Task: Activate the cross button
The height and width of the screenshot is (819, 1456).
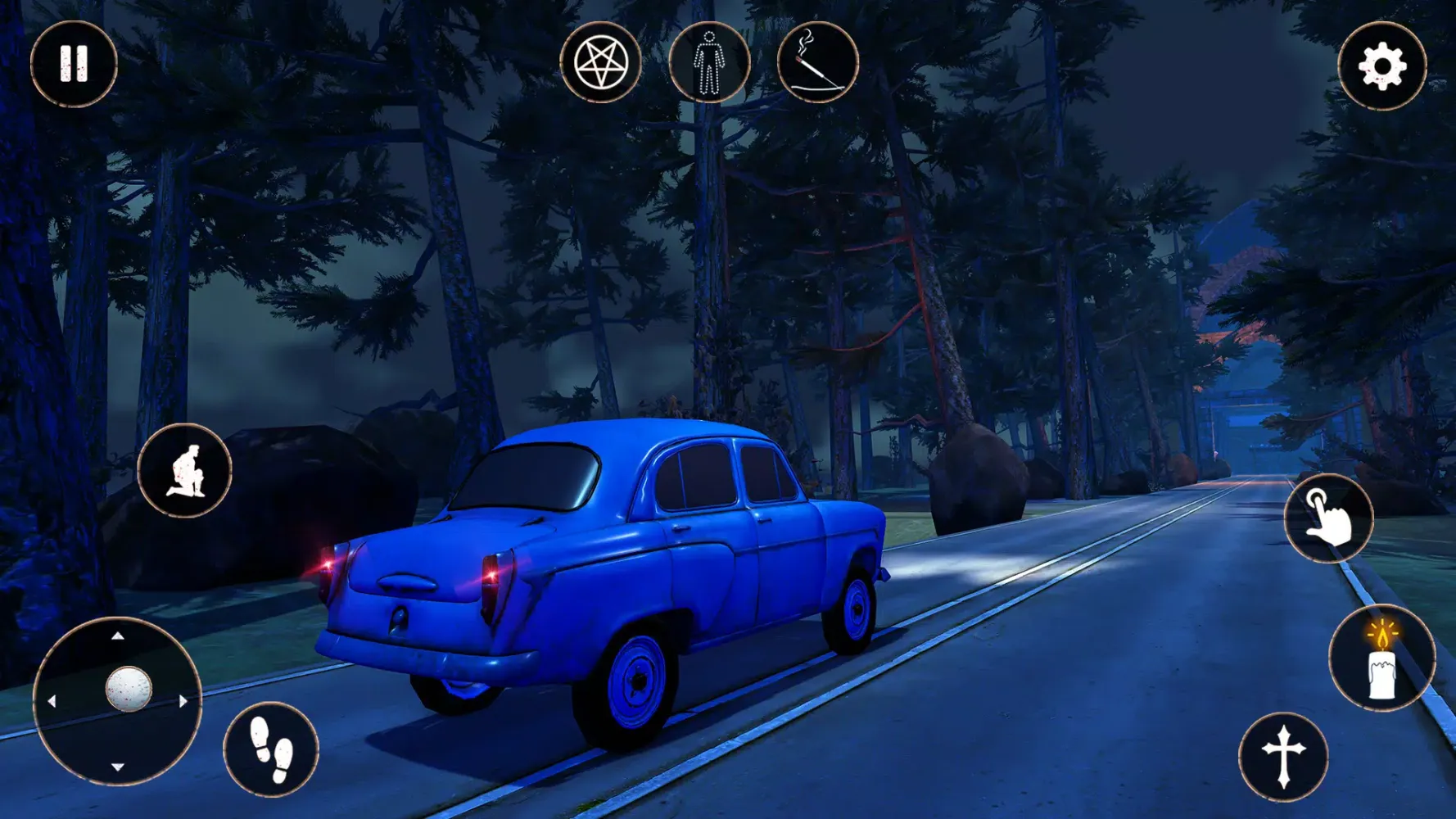Action: point(1283,757)
